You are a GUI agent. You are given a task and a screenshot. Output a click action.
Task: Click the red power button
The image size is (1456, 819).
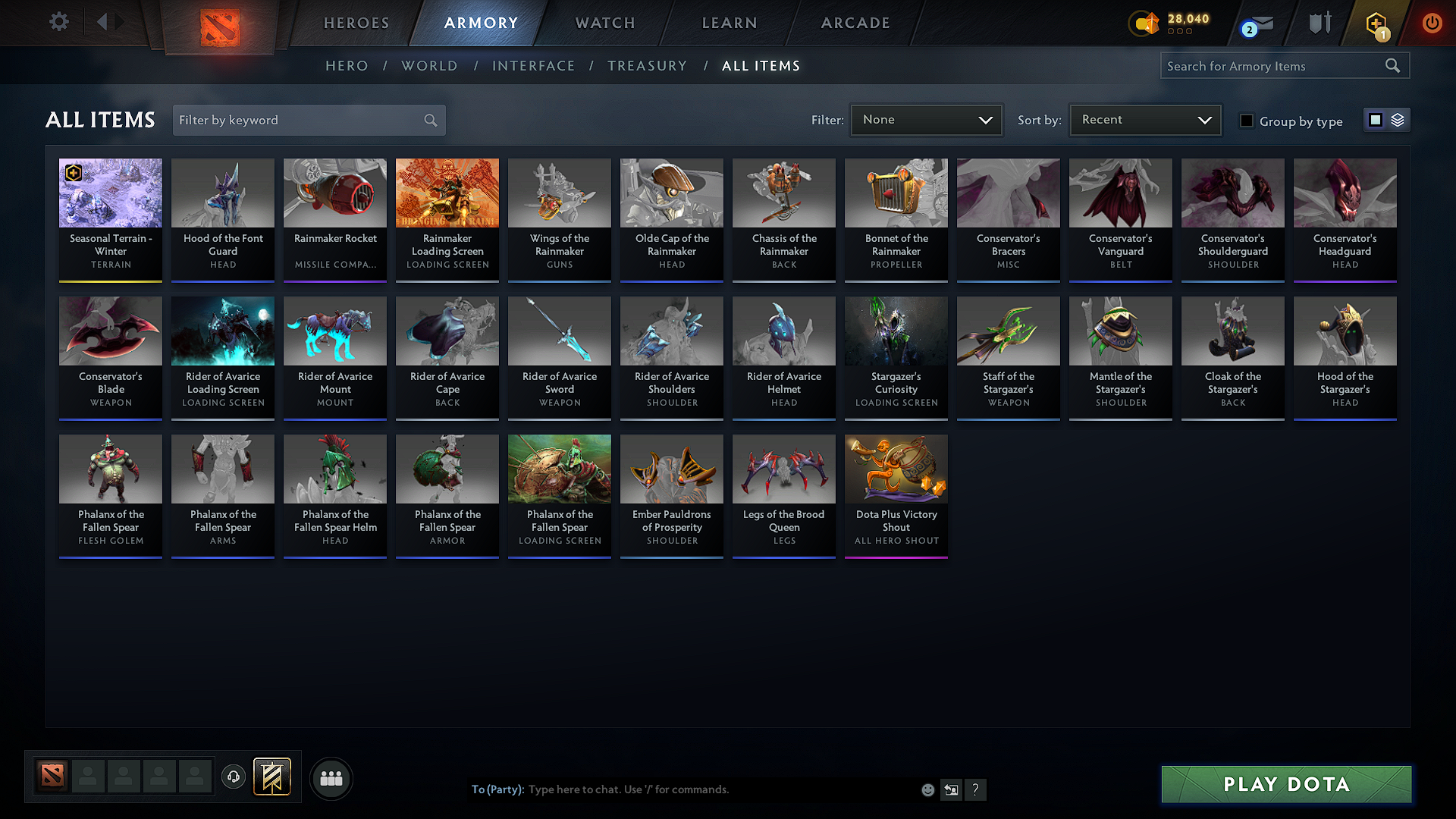[1432, 23]
